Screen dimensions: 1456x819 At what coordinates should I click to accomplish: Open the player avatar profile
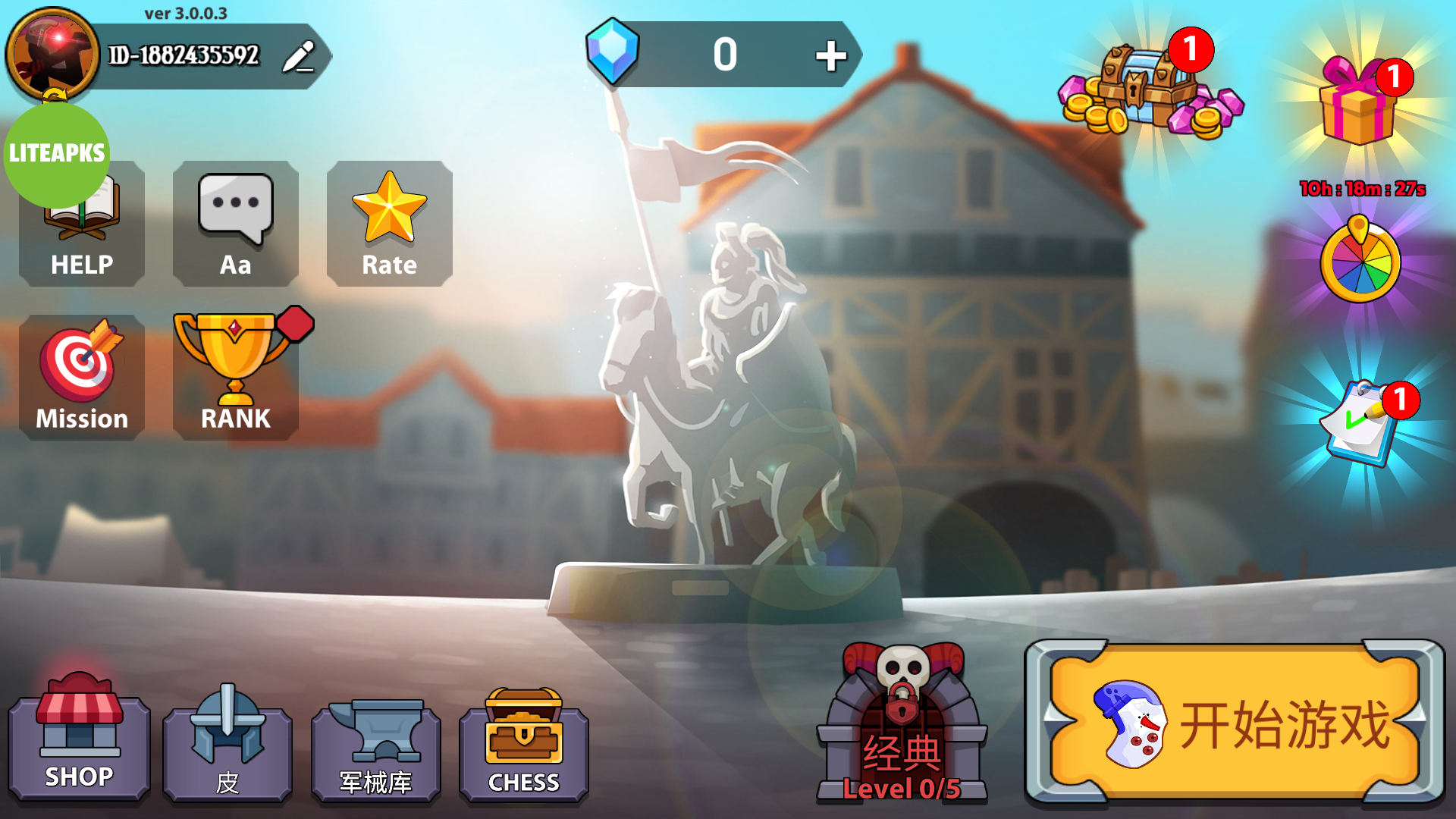click(52, 55)
